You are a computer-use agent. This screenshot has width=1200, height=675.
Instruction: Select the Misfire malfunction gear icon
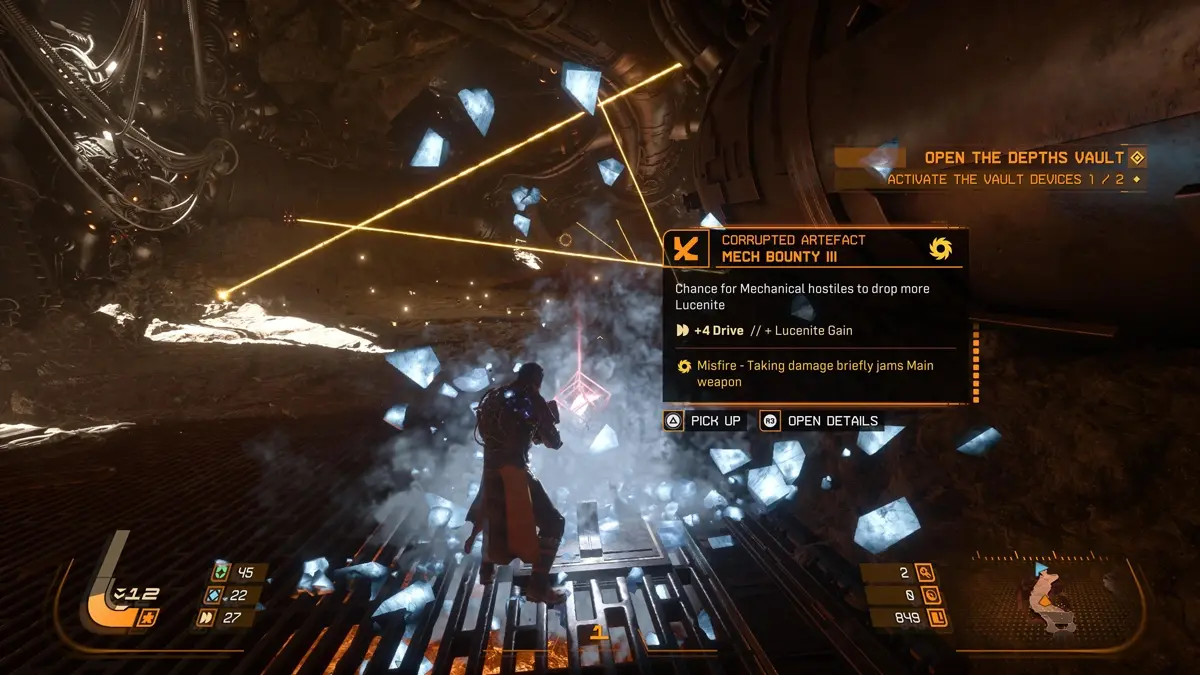point(684,366)
